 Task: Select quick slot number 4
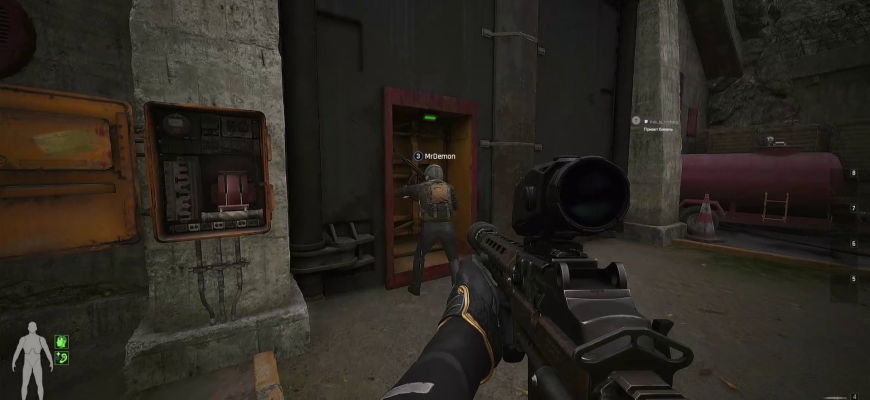click(x=853, y=396)
